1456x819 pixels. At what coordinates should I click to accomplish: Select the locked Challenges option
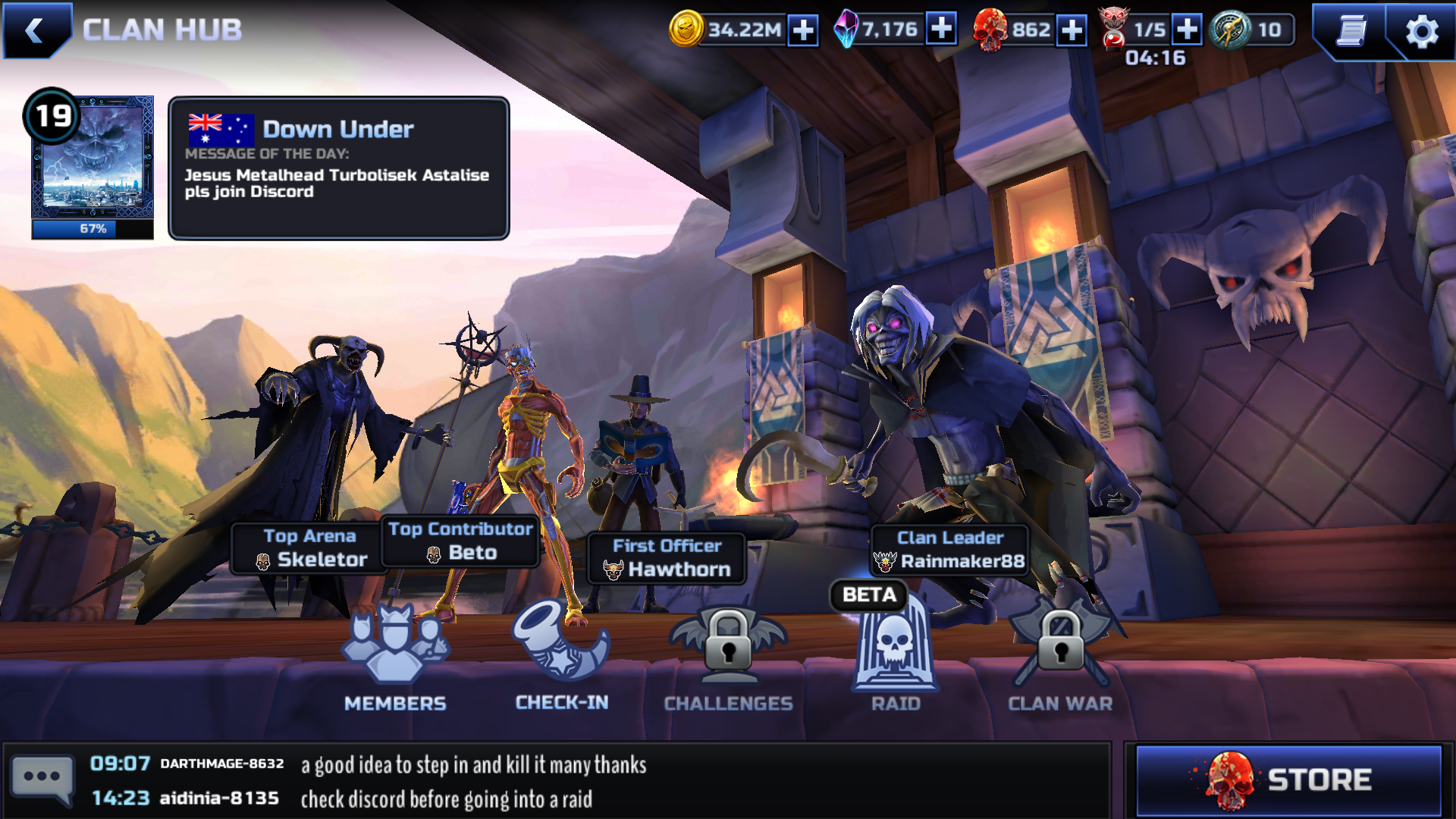728,660
